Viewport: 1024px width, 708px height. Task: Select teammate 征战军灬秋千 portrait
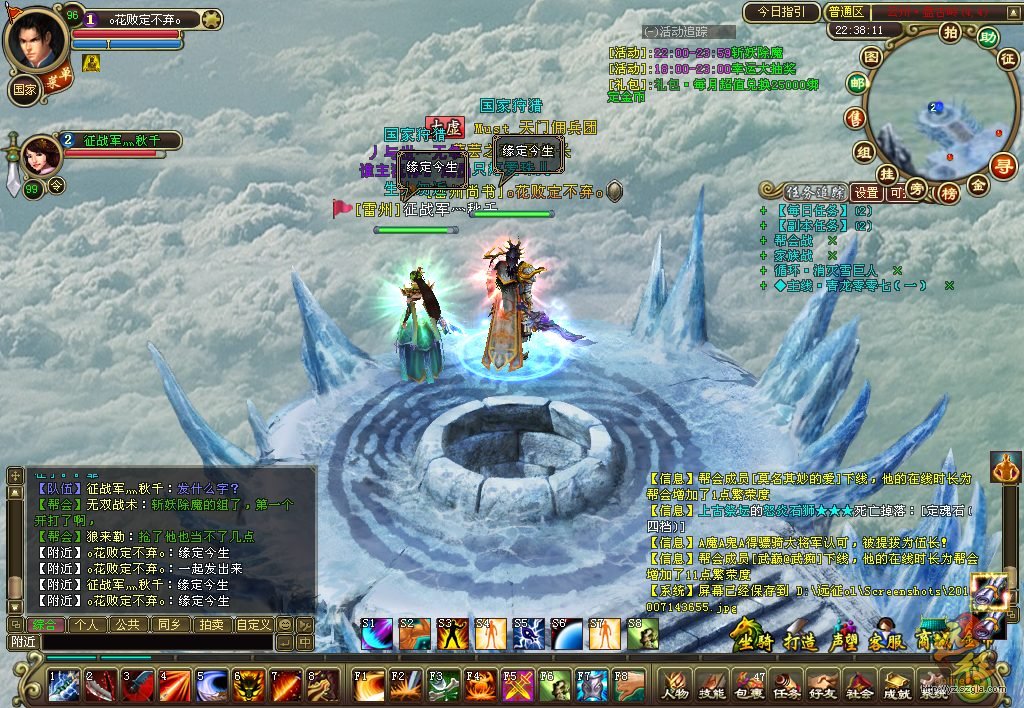click(40, 155)
